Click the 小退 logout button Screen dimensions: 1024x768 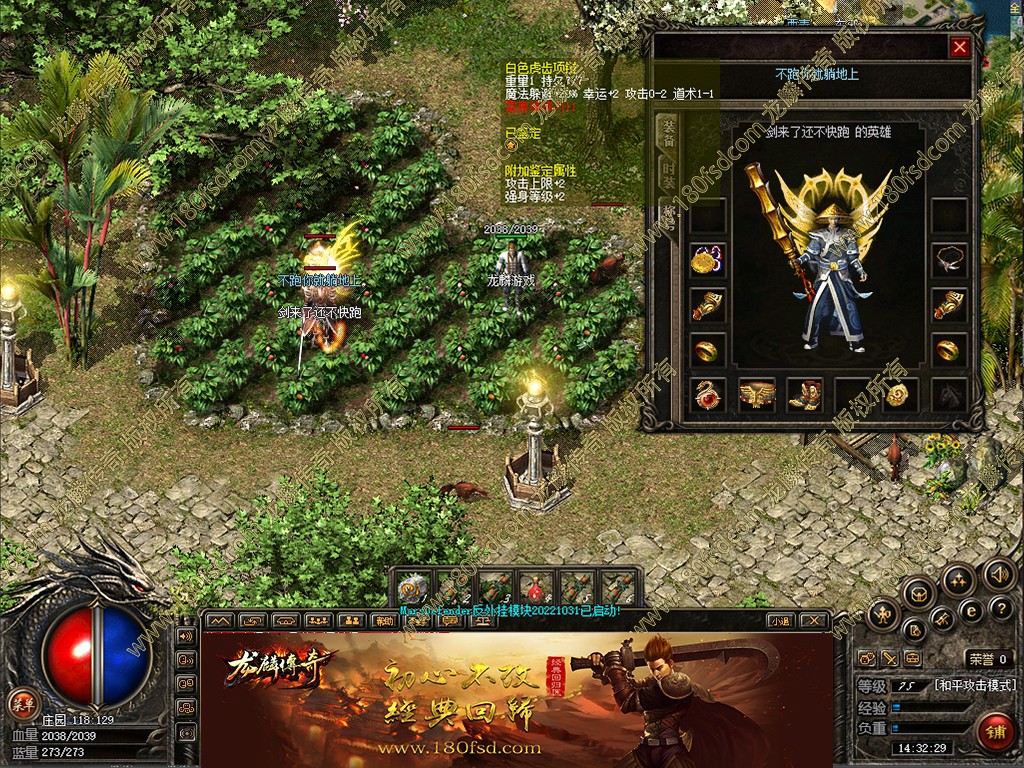tap(781, 621)
